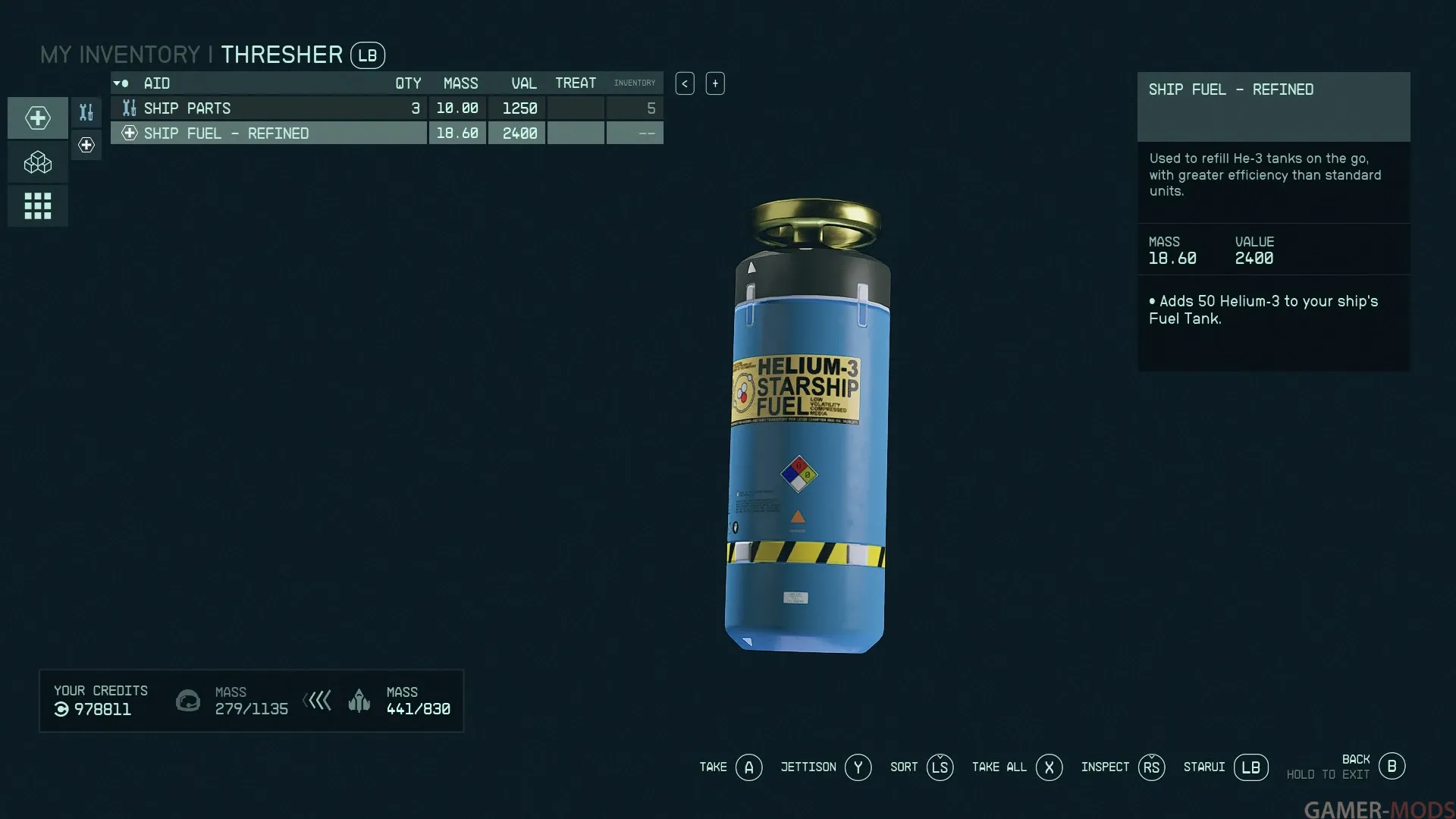Show all items with the grid icon
1456x819 pixels.
[x=38, y=206]
